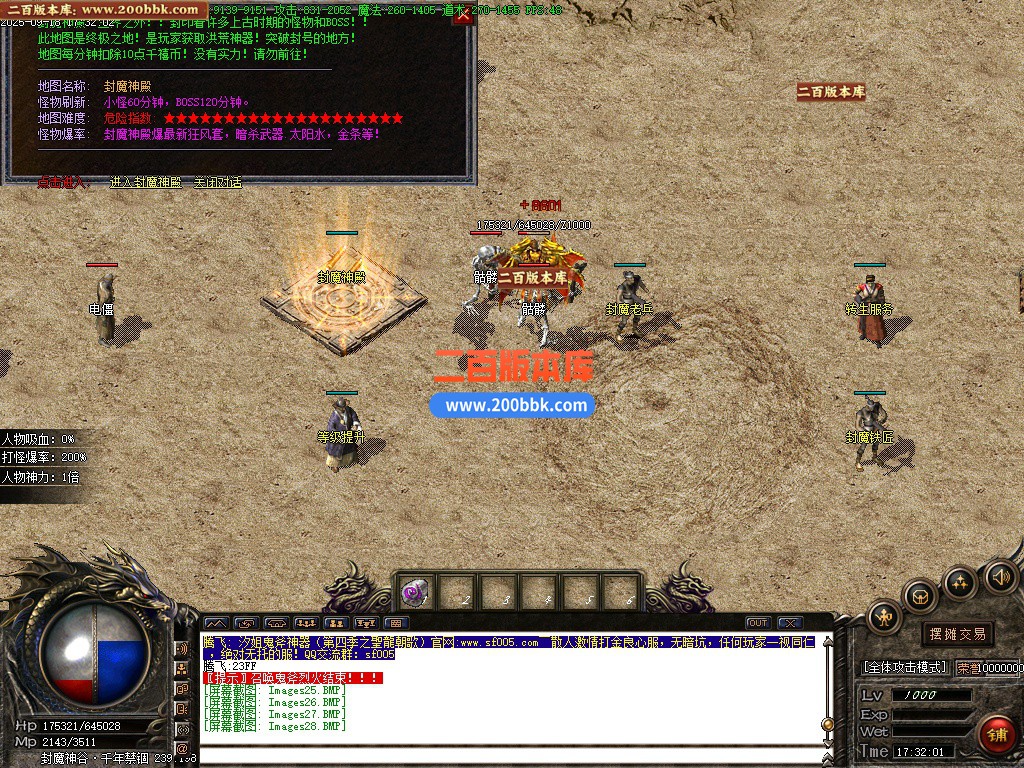The height and width of the screenshot is (768, 1024).
Task: Open the red 铺 shop button
Action: point(996,735)
